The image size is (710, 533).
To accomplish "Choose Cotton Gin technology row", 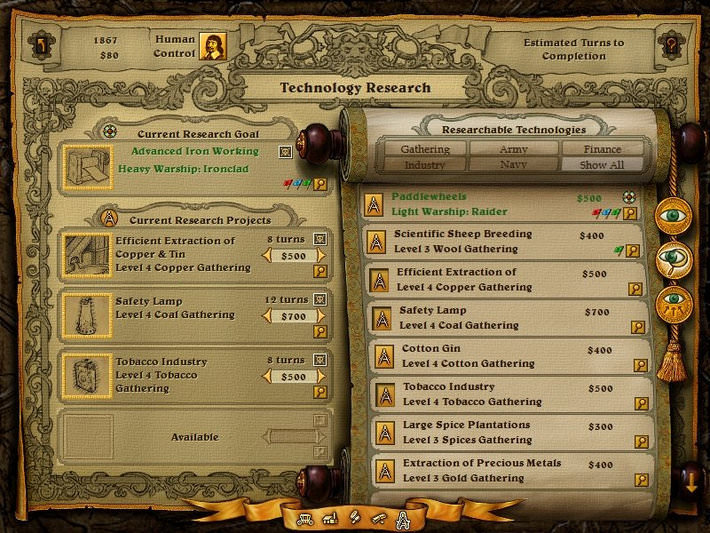I will (480, 356).
